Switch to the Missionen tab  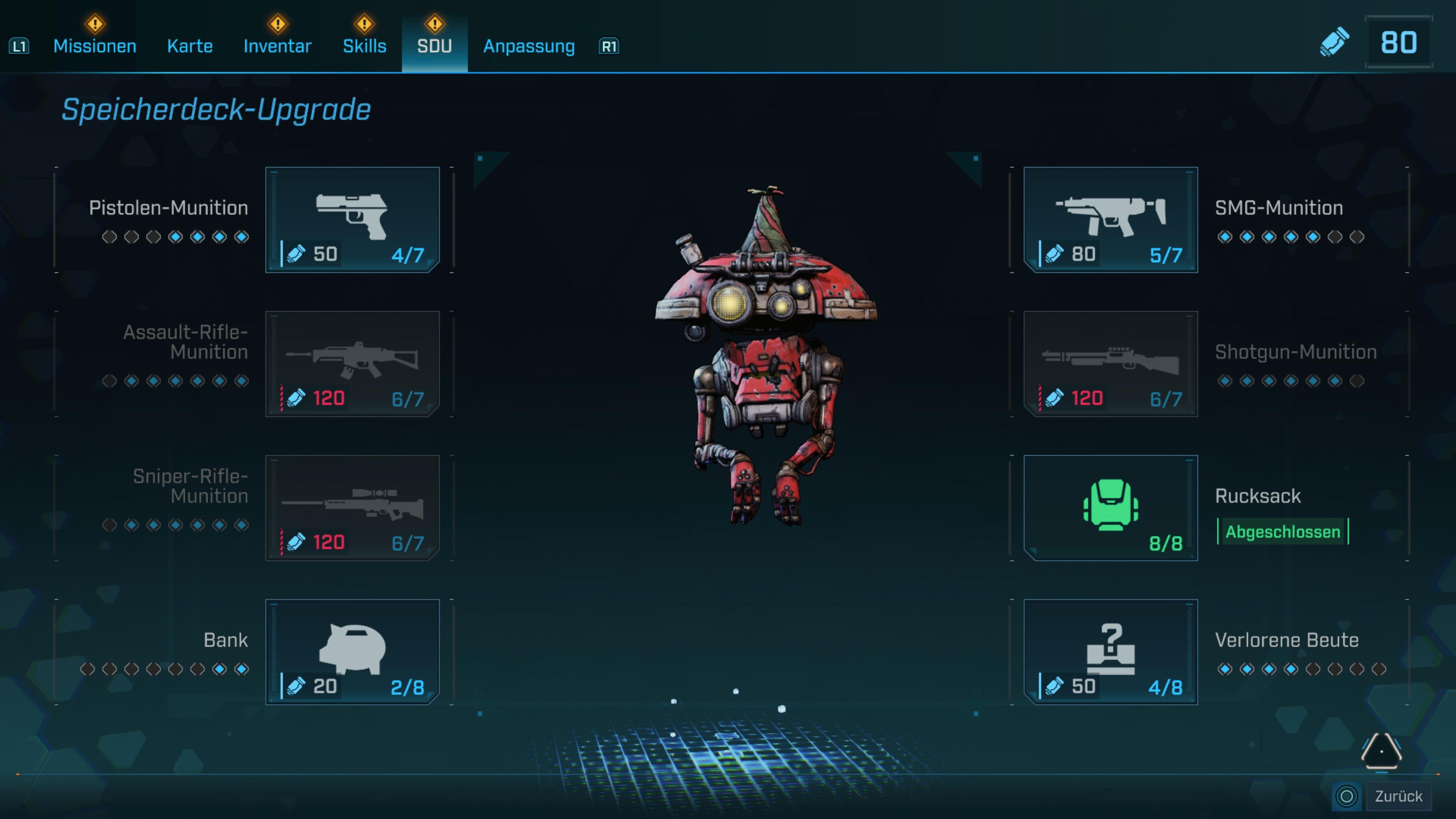pos(94,46)
